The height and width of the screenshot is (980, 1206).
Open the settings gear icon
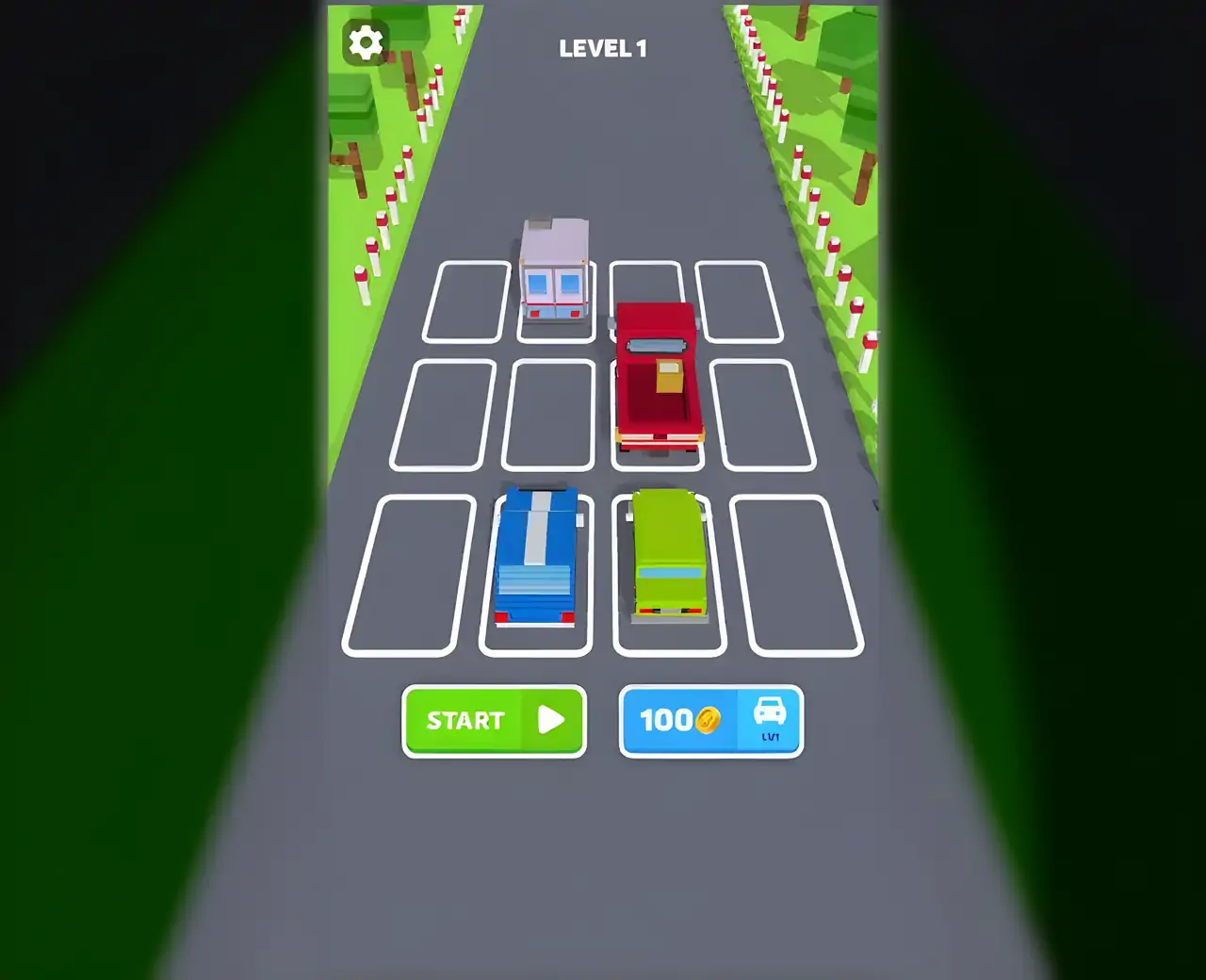pyautogui.click(x=365, y=41)
